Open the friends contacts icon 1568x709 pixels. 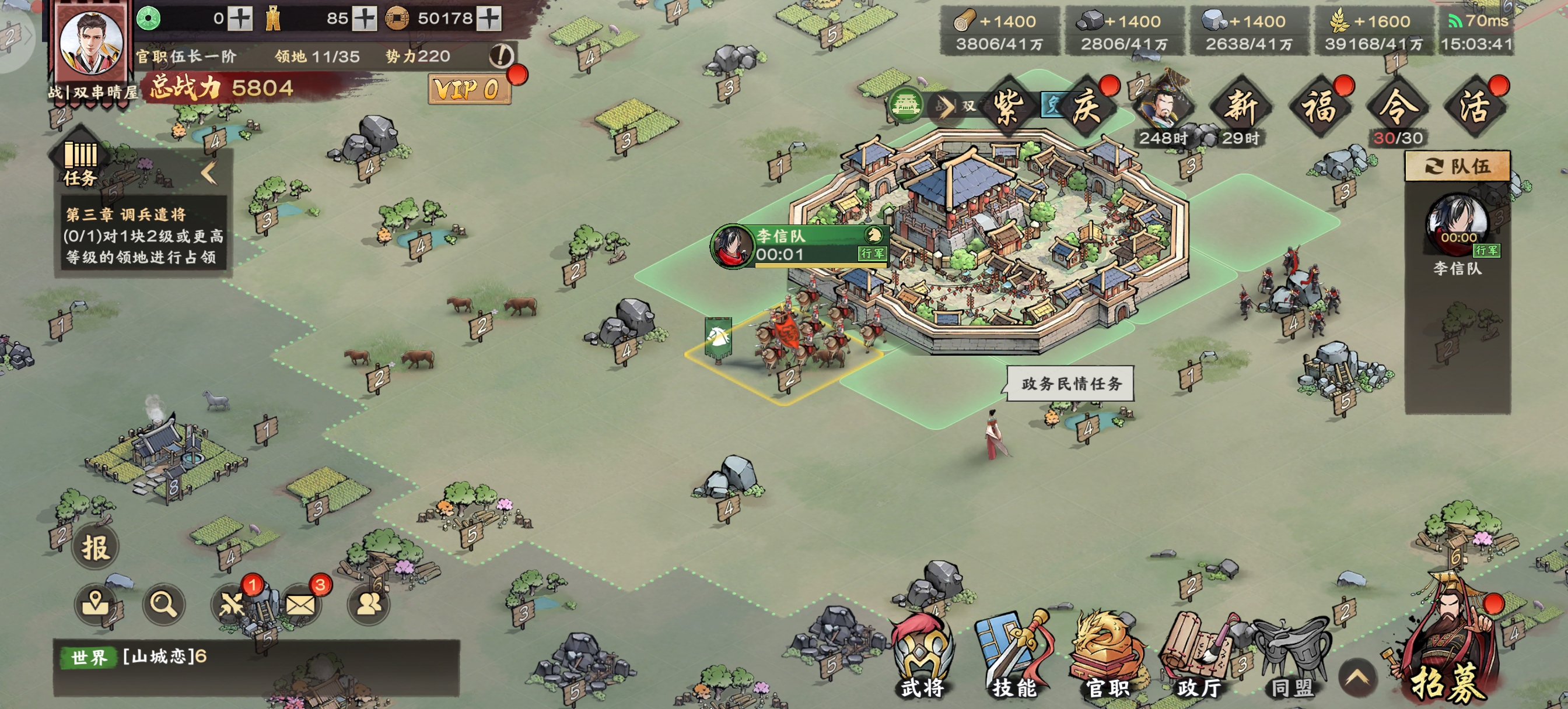pos(368,604)
